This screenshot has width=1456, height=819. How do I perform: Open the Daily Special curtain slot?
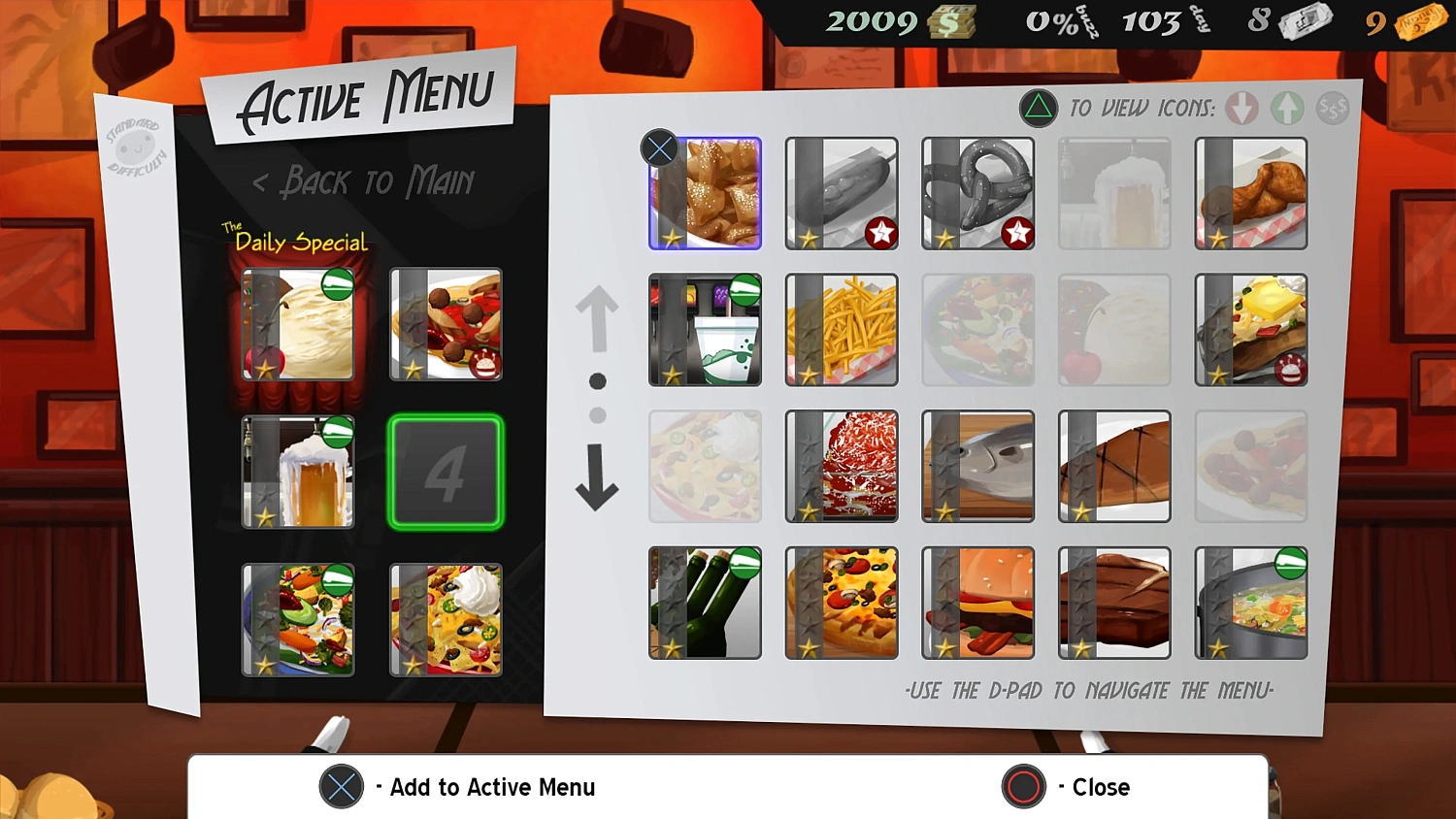coord(298,323)
